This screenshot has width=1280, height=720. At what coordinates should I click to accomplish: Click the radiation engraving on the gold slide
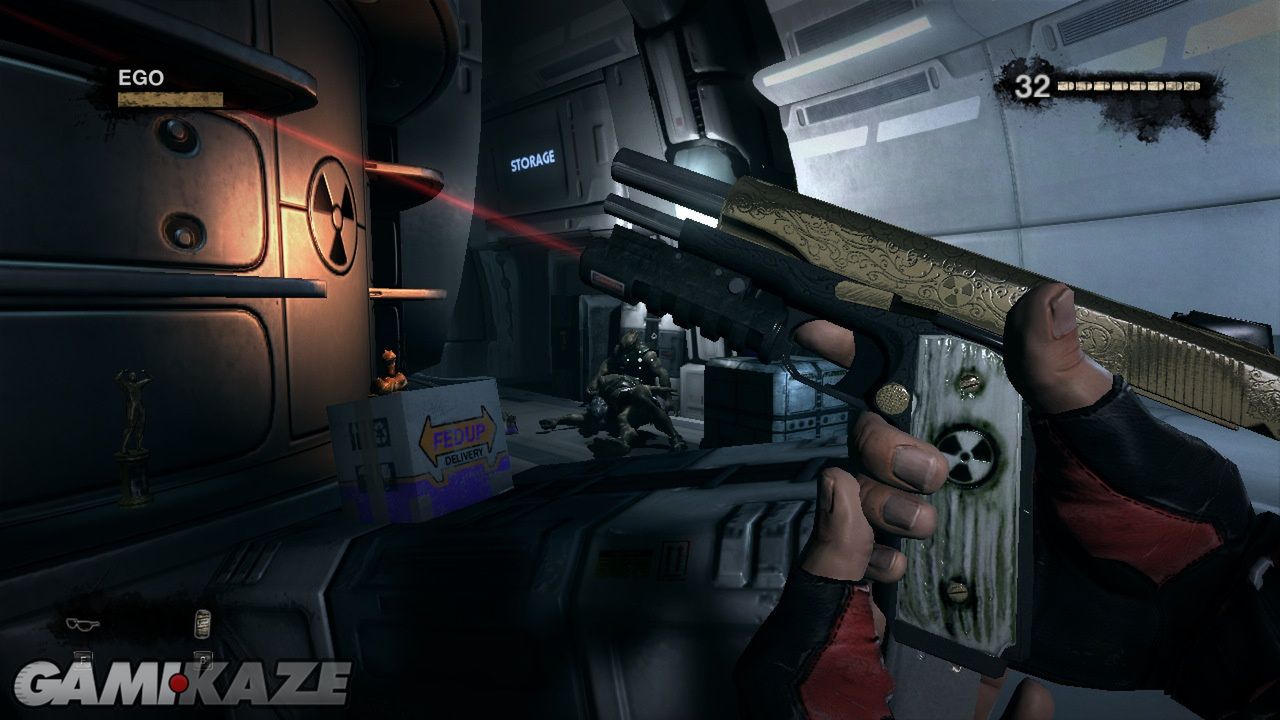pyautogui.click(x=957, y=293)
